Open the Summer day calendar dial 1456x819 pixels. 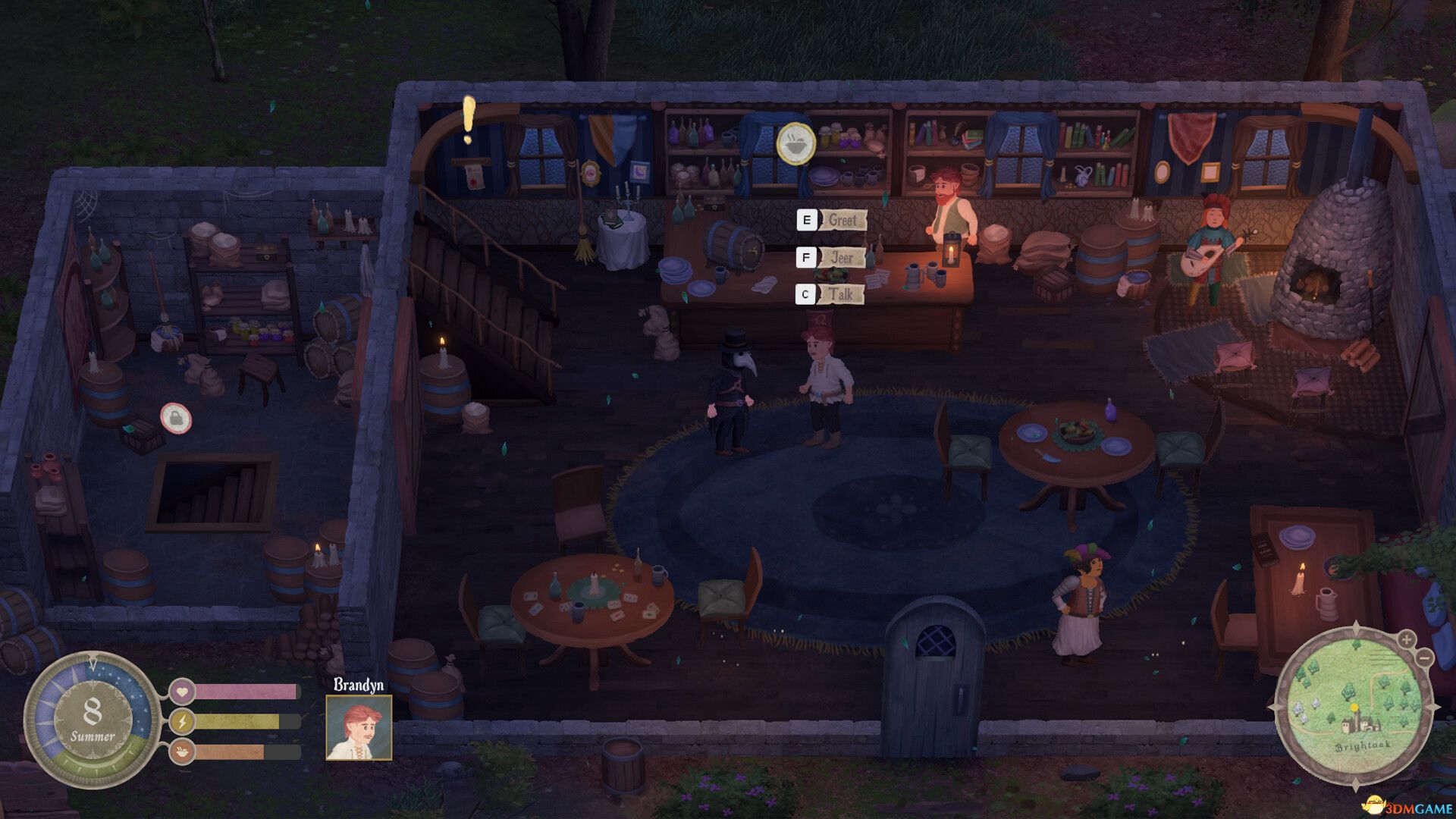click(92, 720)
